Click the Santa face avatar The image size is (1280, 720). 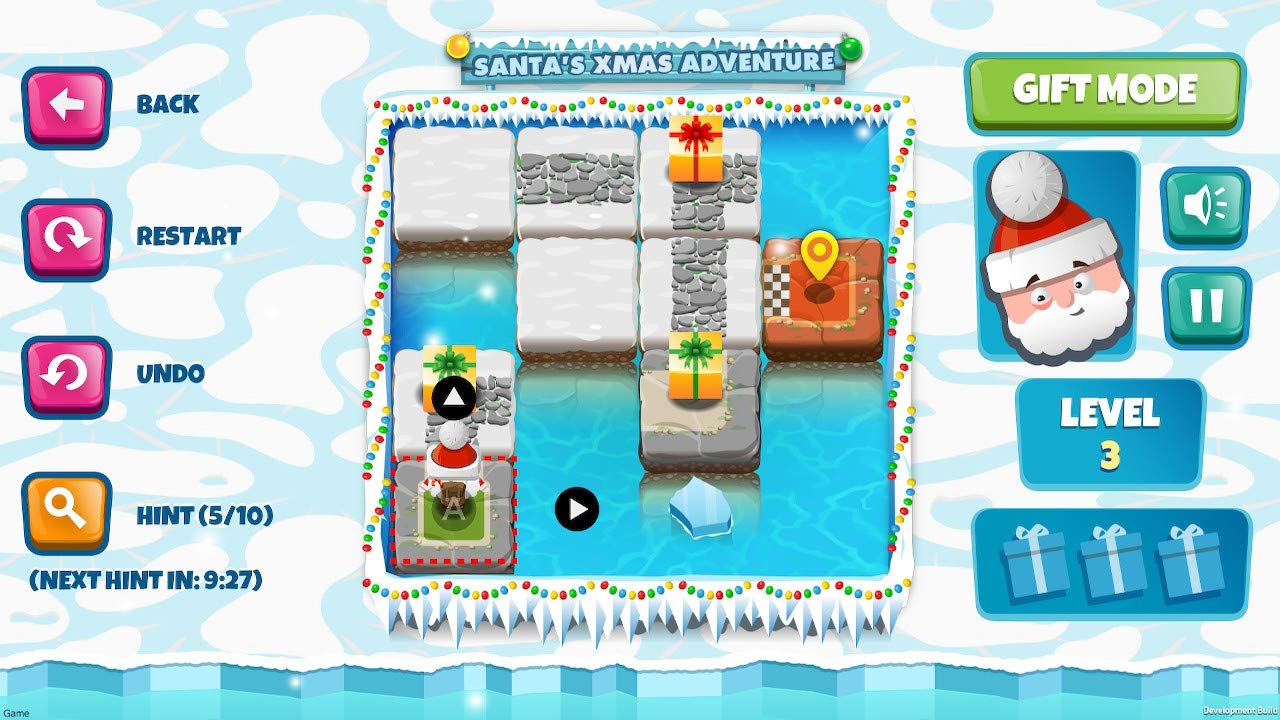click(1055, 260)
